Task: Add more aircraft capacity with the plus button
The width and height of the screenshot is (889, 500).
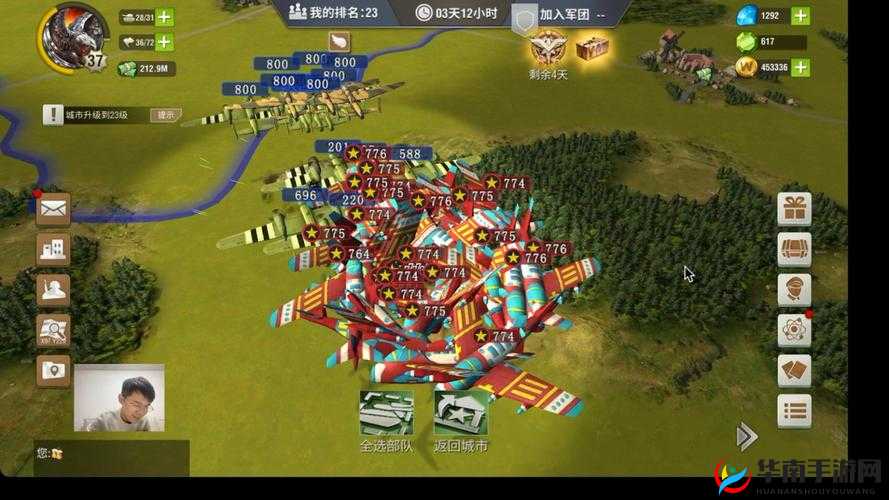Action: point(164,42)
